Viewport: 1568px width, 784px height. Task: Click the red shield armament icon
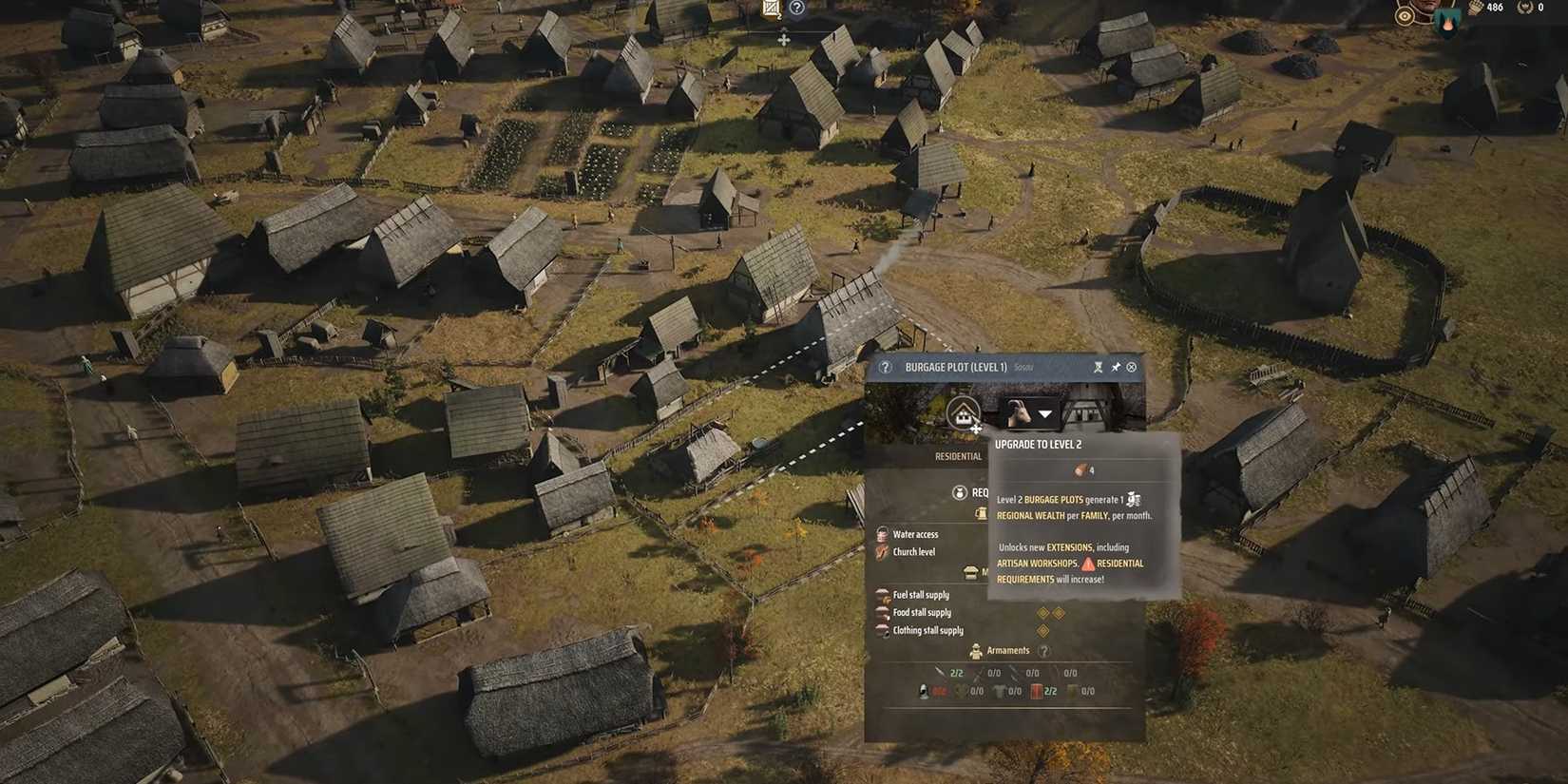point(1038,691)
